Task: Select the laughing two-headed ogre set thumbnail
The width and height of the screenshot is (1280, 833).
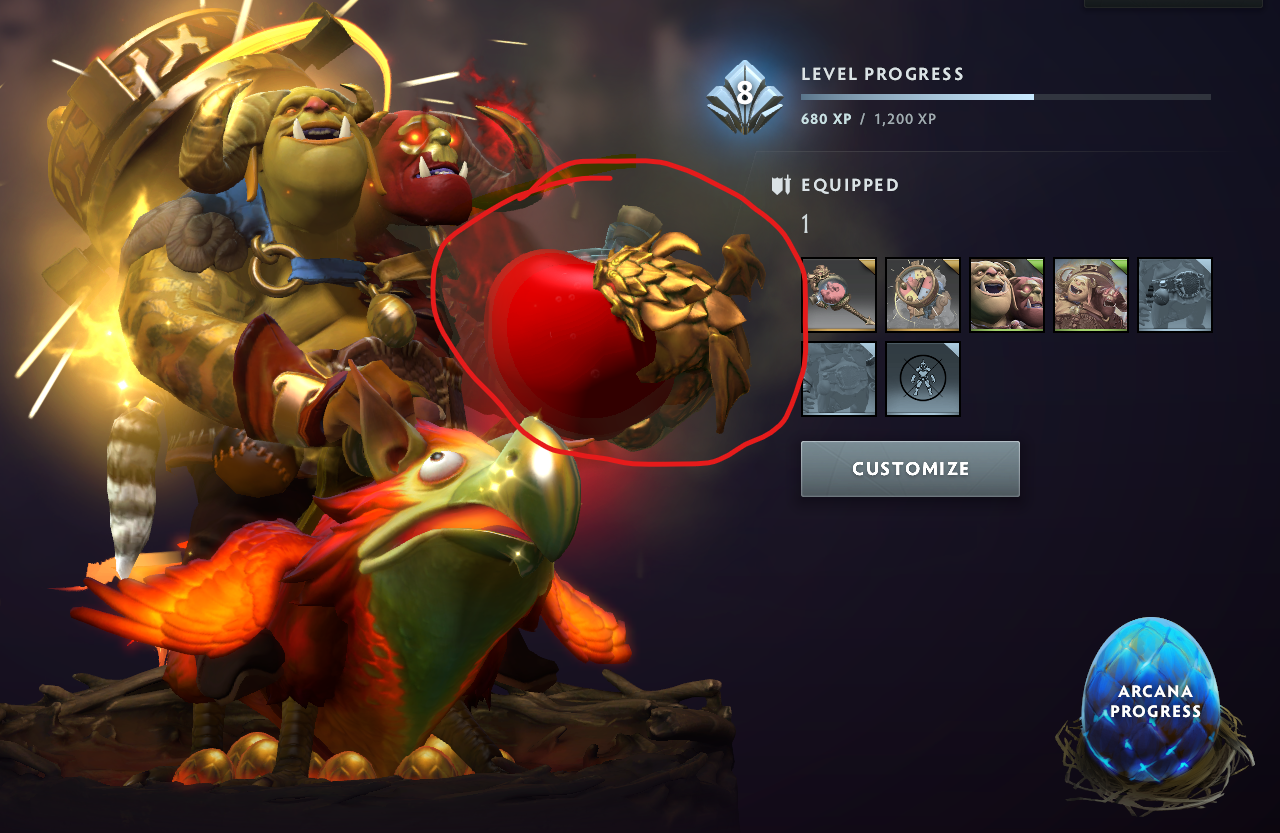Action: (x=1006, y=295)
